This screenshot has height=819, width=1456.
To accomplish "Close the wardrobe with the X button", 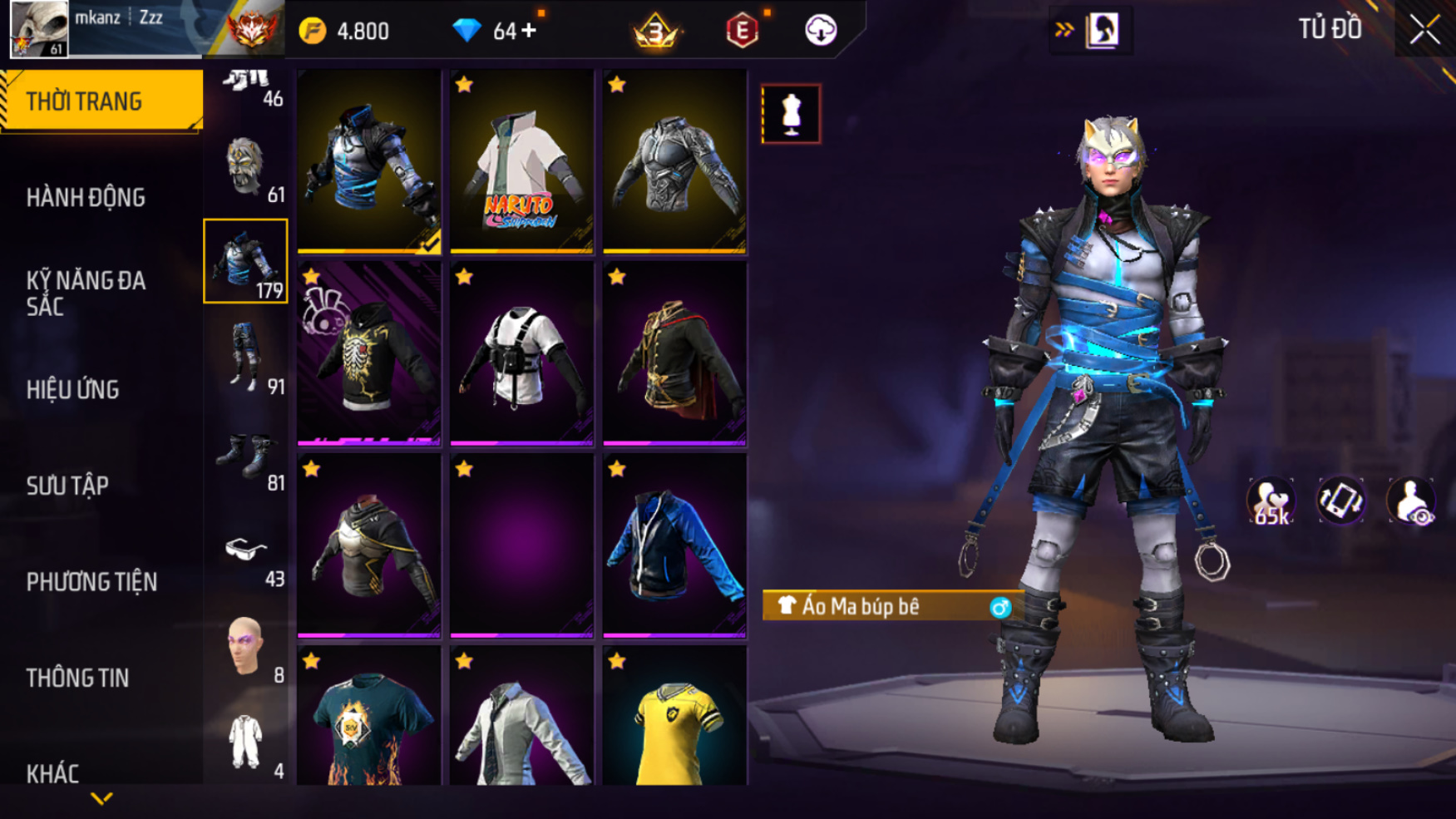I will tap(1424, 31).
